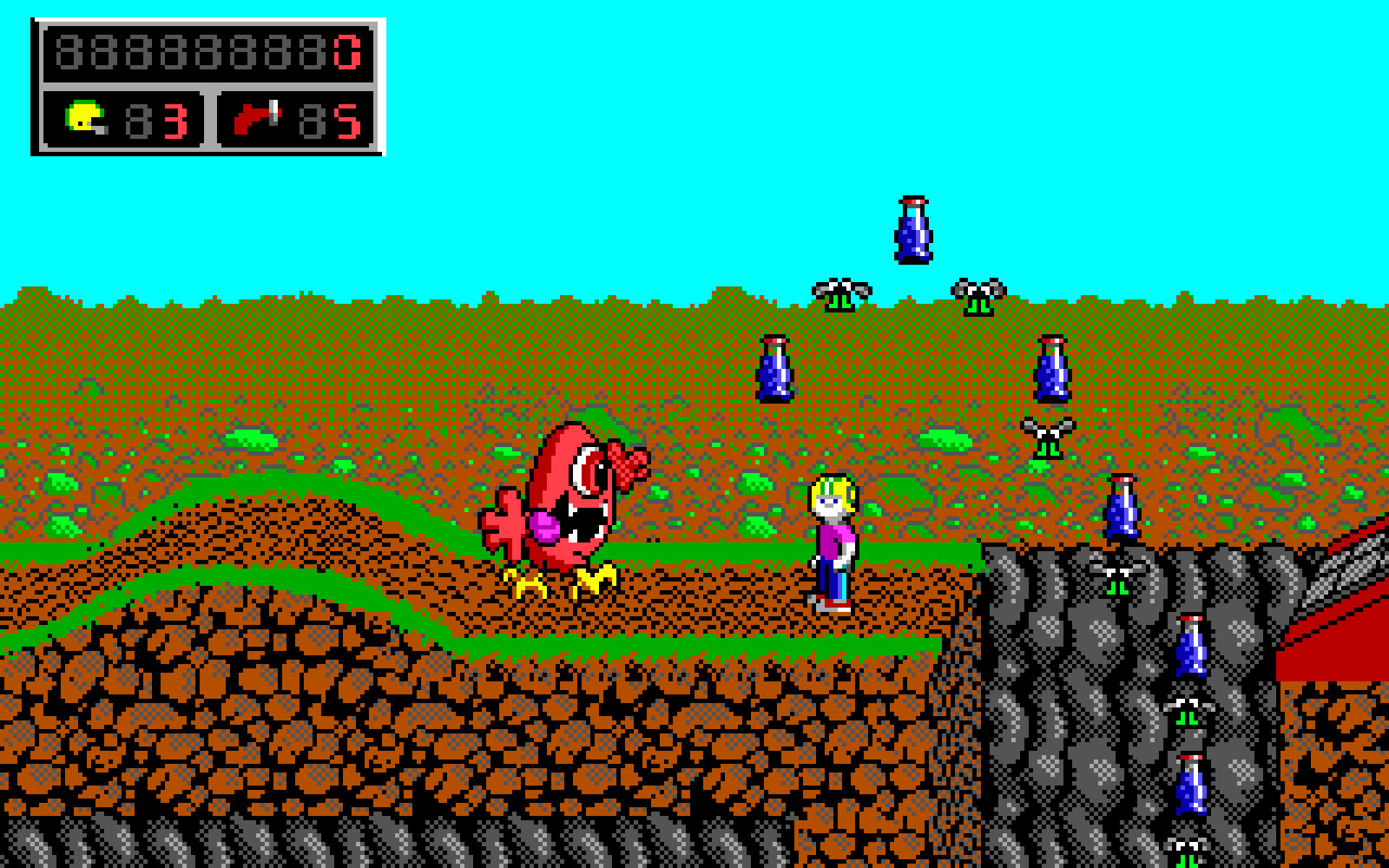Click Commander Keen with his football helmet
This screenshot has height=868, width=1389.
[x=833, y=506]
